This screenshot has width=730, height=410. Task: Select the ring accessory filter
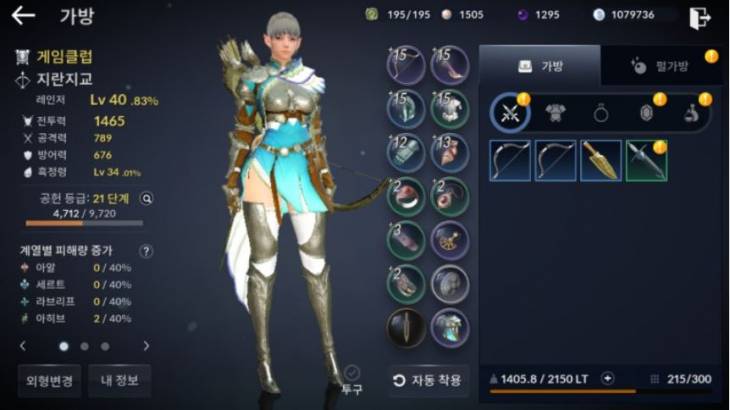(601, 113)
